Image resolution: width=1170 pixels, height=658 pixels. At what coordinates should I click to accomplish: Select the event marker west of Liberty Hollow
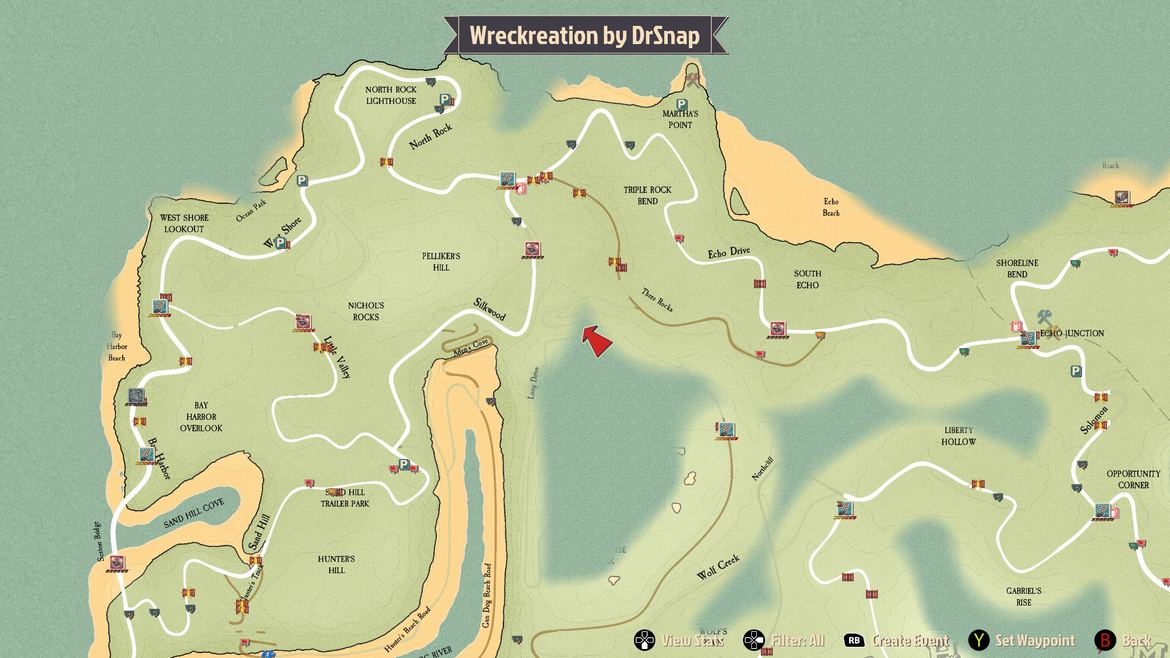(845, 508)
